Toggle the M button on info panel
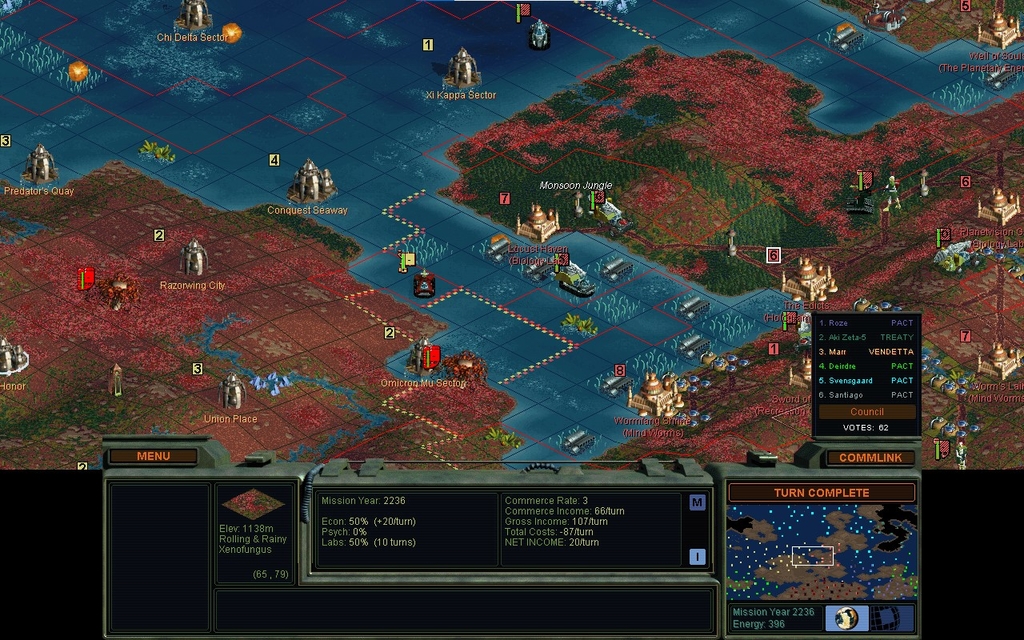1024x640 pixels. [697, 503]
